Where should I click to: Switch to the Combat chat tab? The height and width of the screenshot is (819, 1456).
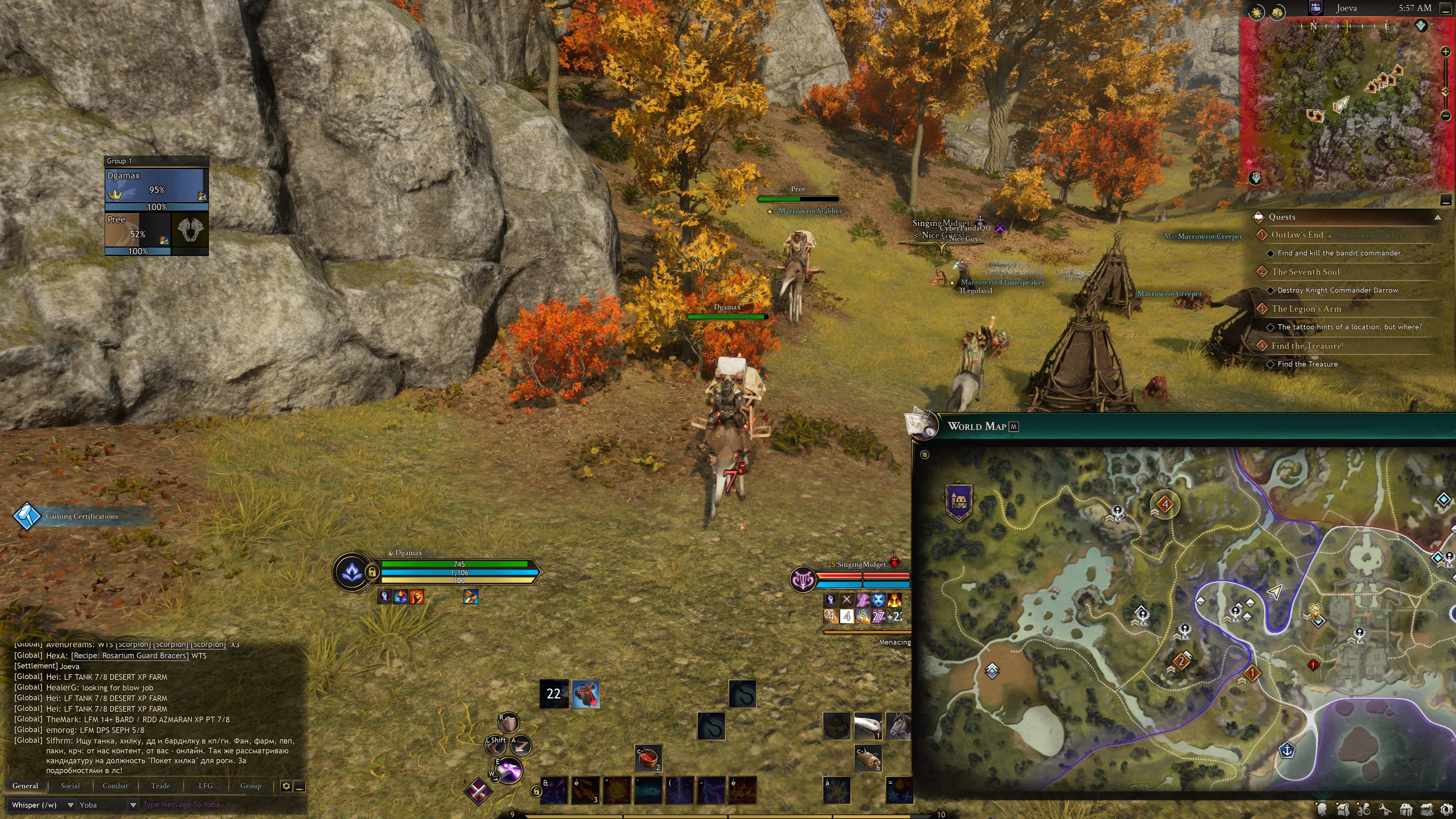coord(115,786)
